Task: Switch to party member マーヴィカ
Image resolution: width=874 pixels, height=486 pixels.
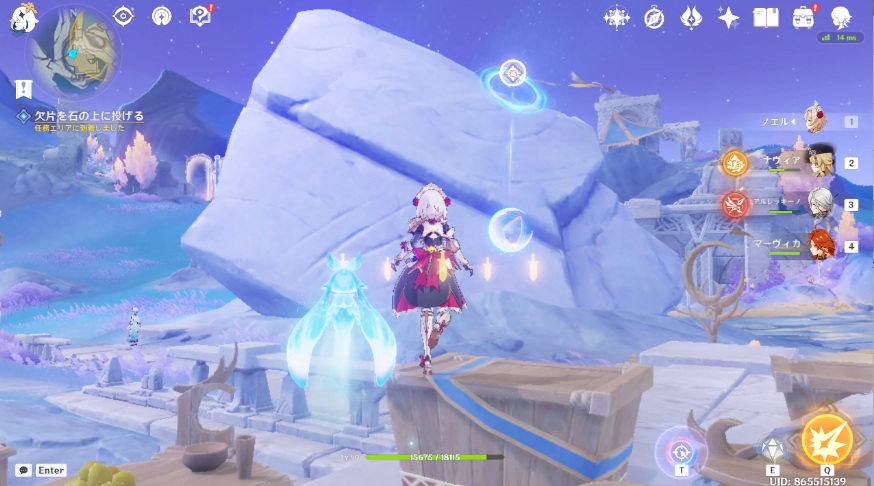Action: click(819, 246)
